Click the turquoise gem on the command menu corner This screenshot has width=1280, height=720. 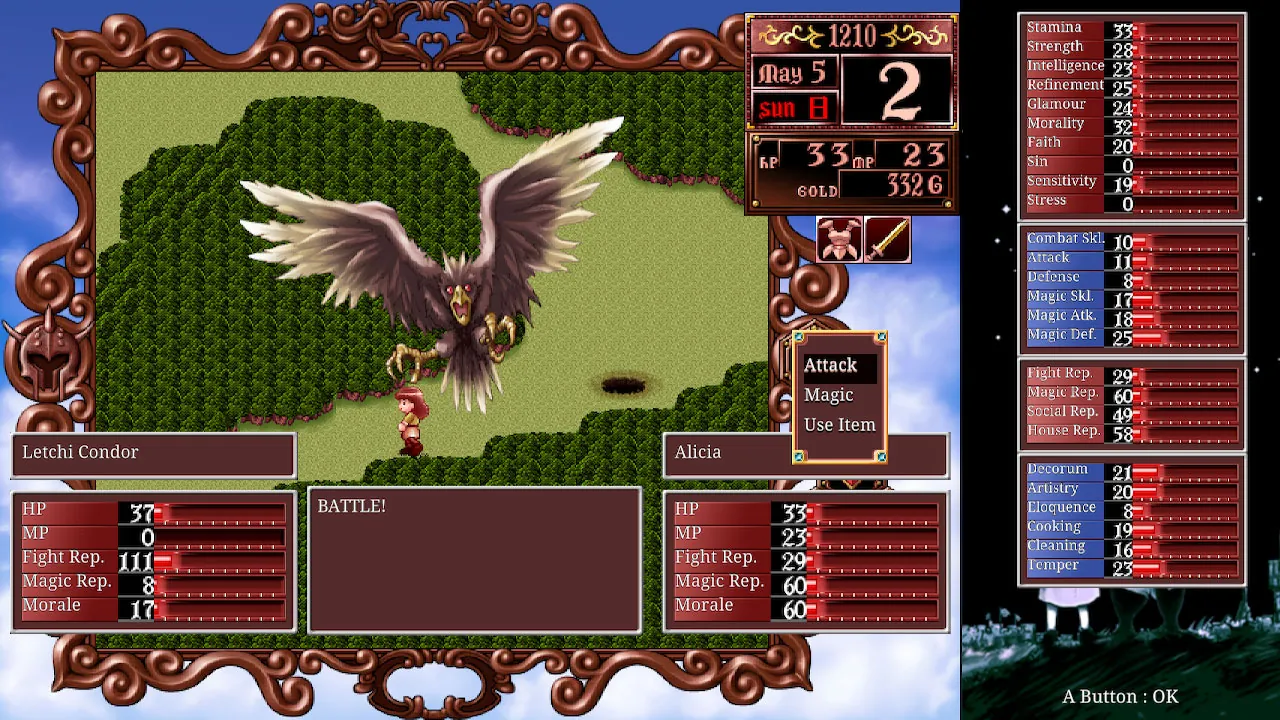click(880, 337)
